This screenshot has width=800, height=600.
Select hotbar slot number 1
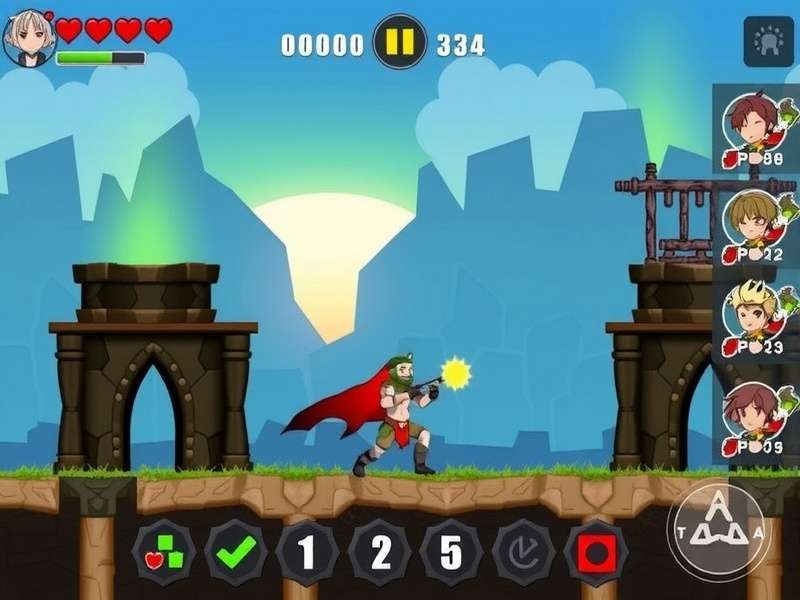(308, 552)
